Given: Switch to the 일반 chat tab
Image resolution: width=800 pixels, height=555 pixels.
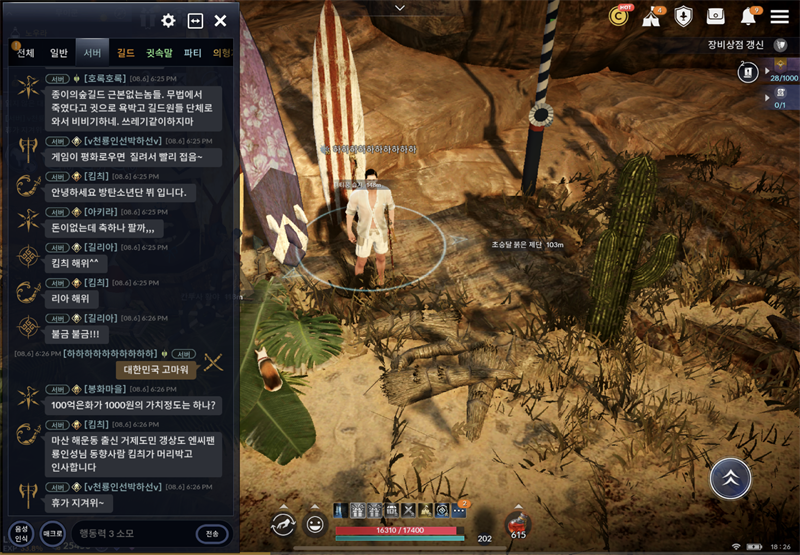Looking at the screenshot, I should click(59, 52).
